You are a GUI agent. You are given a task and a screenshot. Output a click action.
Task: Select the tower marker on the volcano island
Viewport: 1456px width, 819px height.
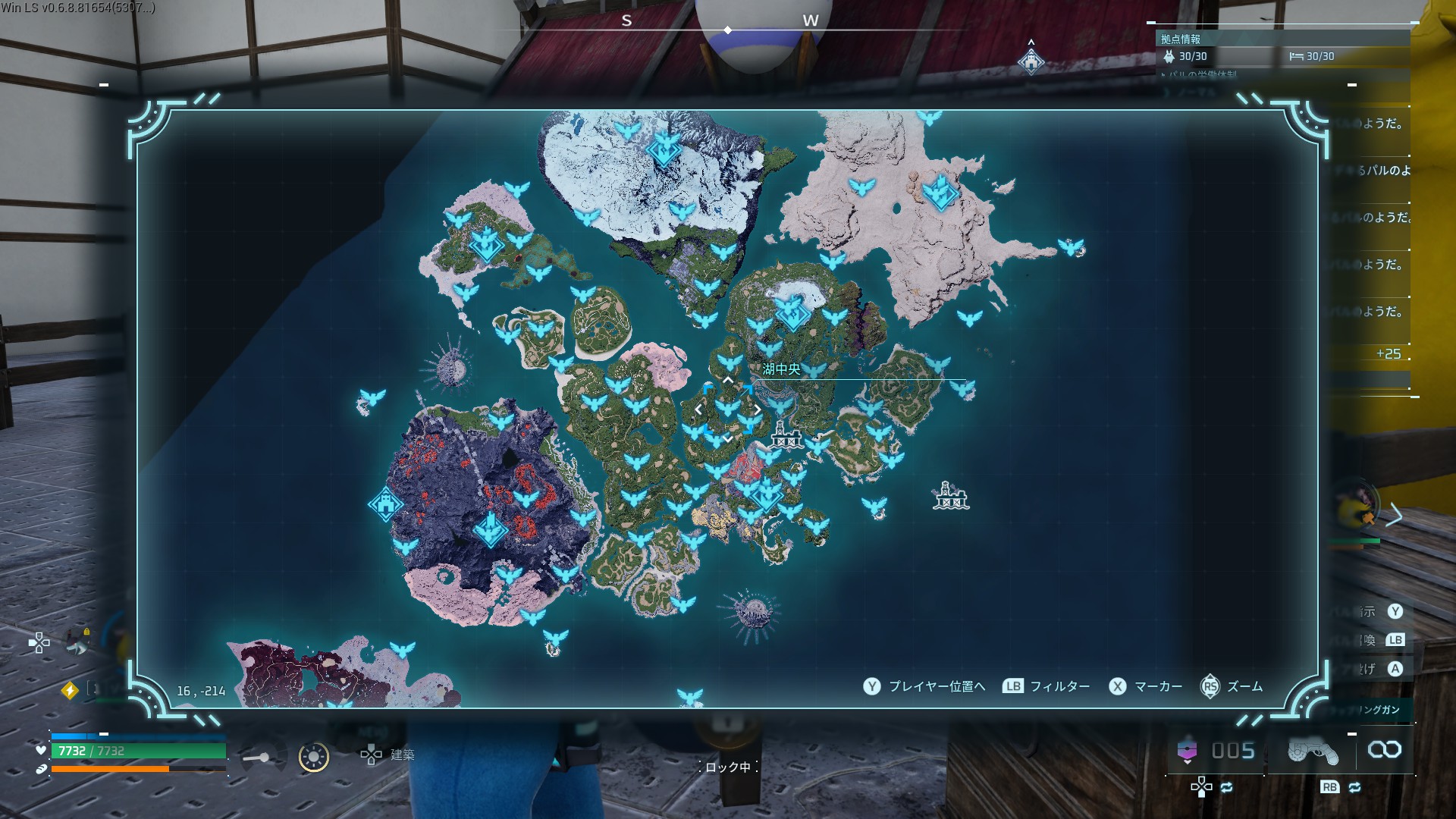(490, 529)
